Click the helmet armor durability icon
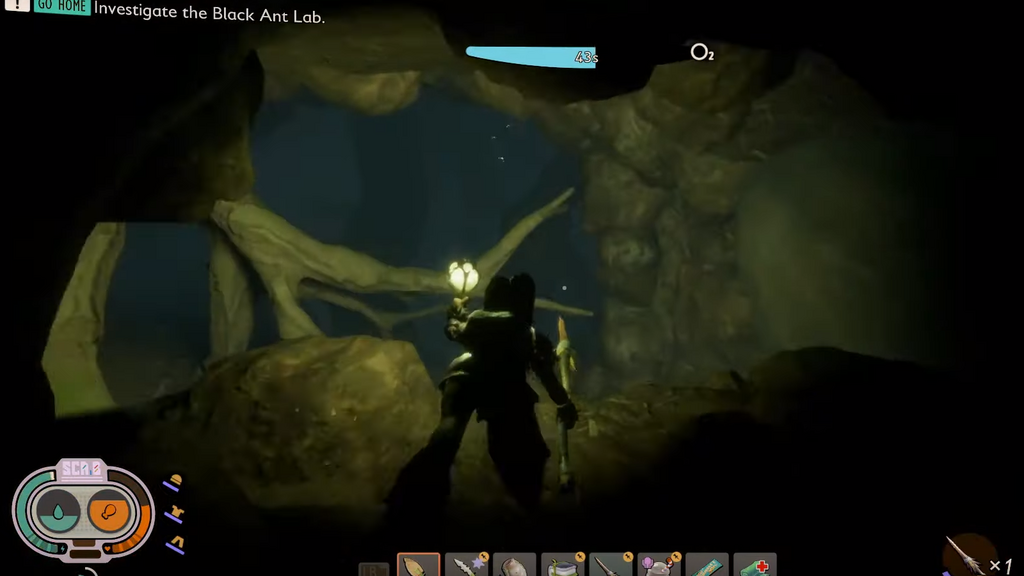Image resolution: width=1024 pixels, height=576 pixels. click(x=174, y=483)
